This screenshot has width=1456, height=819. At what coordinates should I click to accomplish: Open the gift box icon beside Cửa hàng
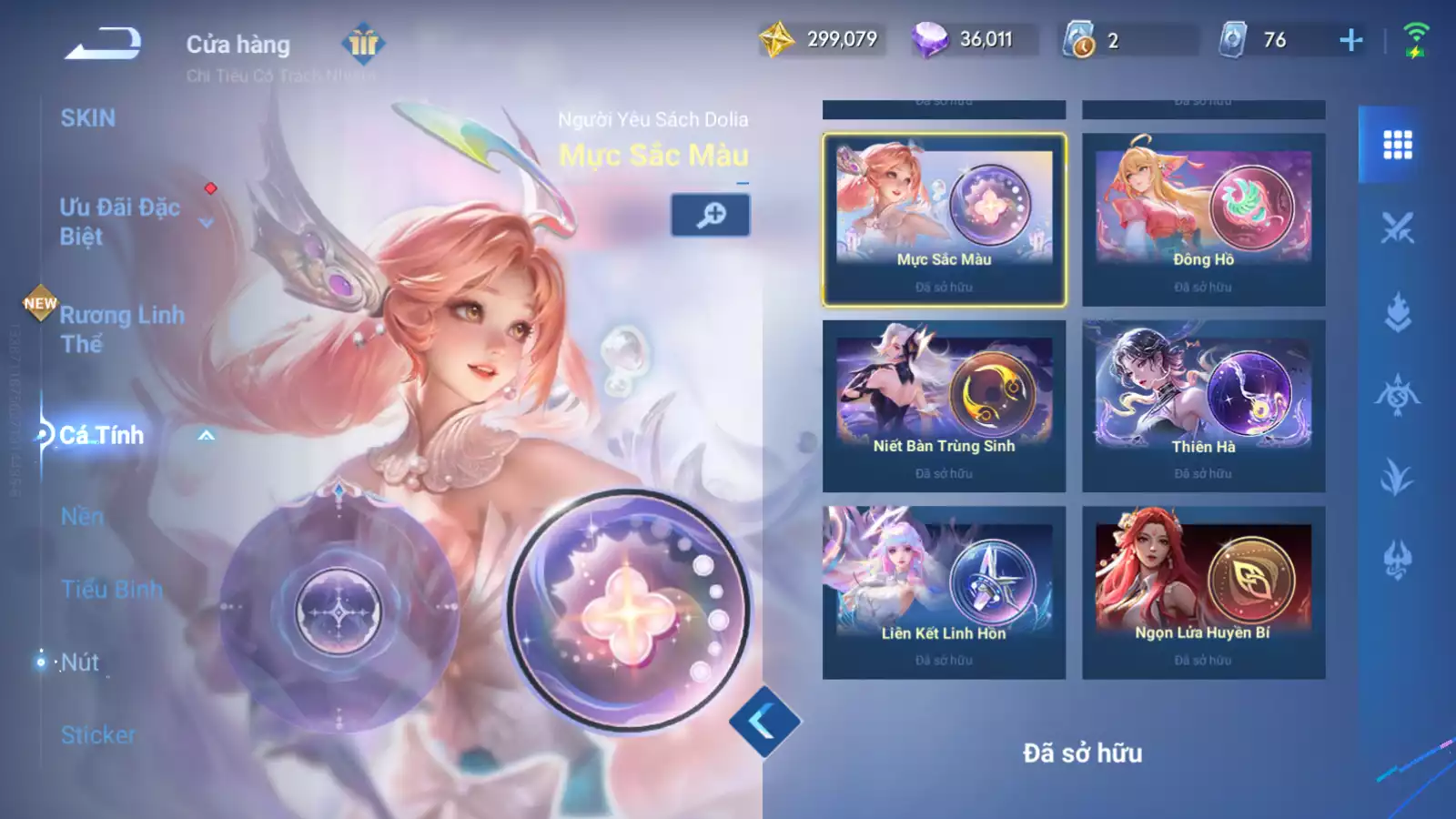click(363, 43)
